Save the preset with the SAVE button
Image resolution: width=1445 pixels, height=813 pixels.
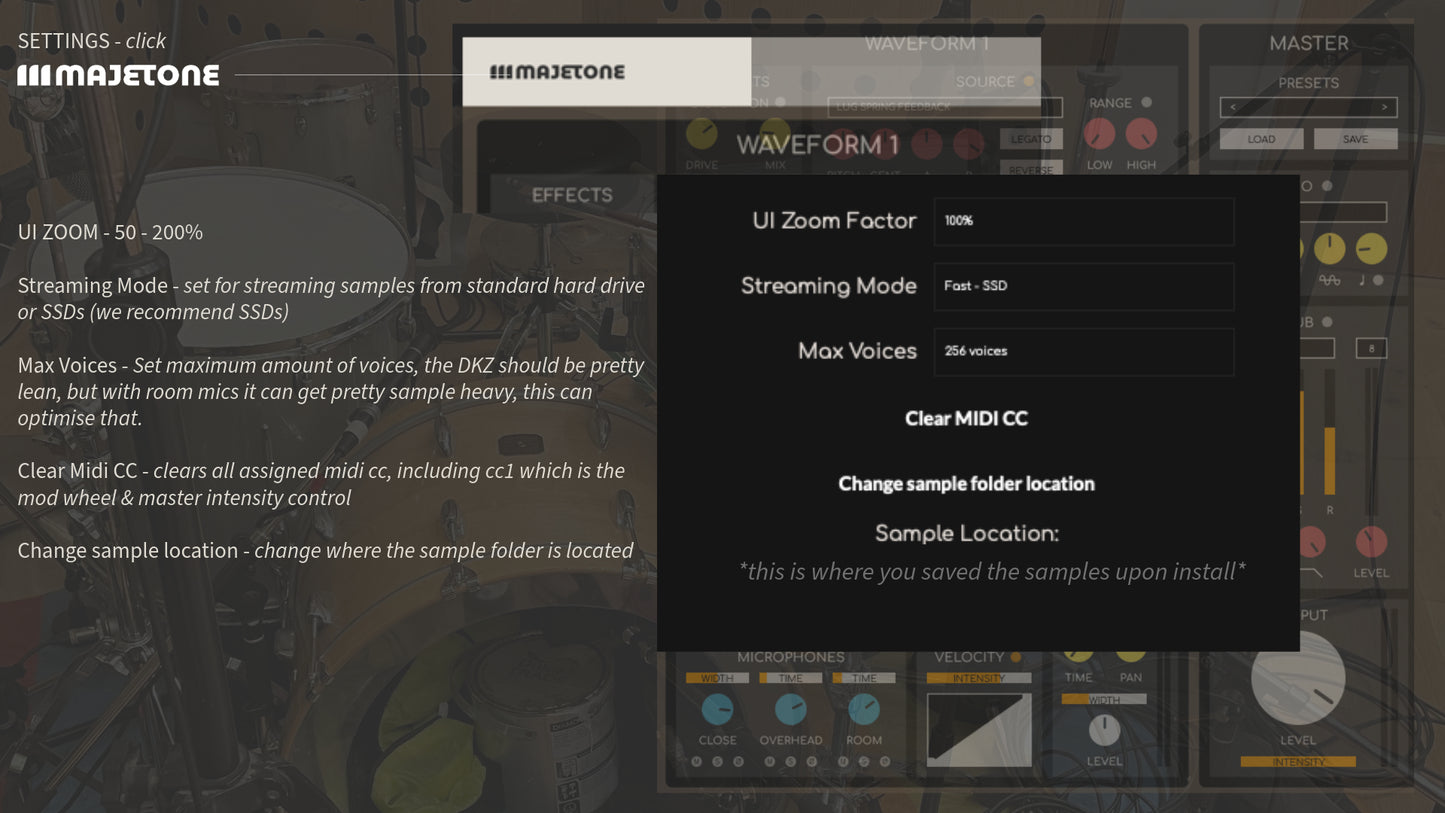pyautogui.click(x=1355, y=139)
